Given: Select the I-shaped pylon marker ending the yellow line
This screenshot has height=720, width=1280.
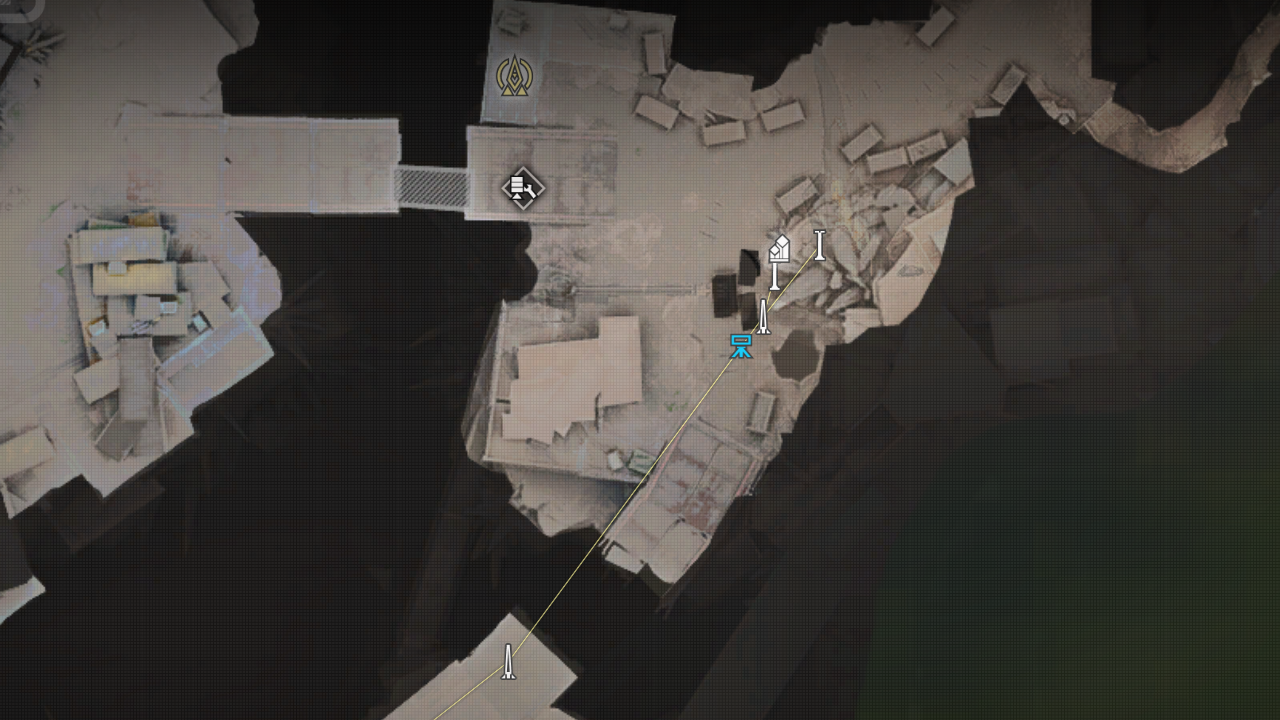Looking at the screenshot, I should point(820,245).
